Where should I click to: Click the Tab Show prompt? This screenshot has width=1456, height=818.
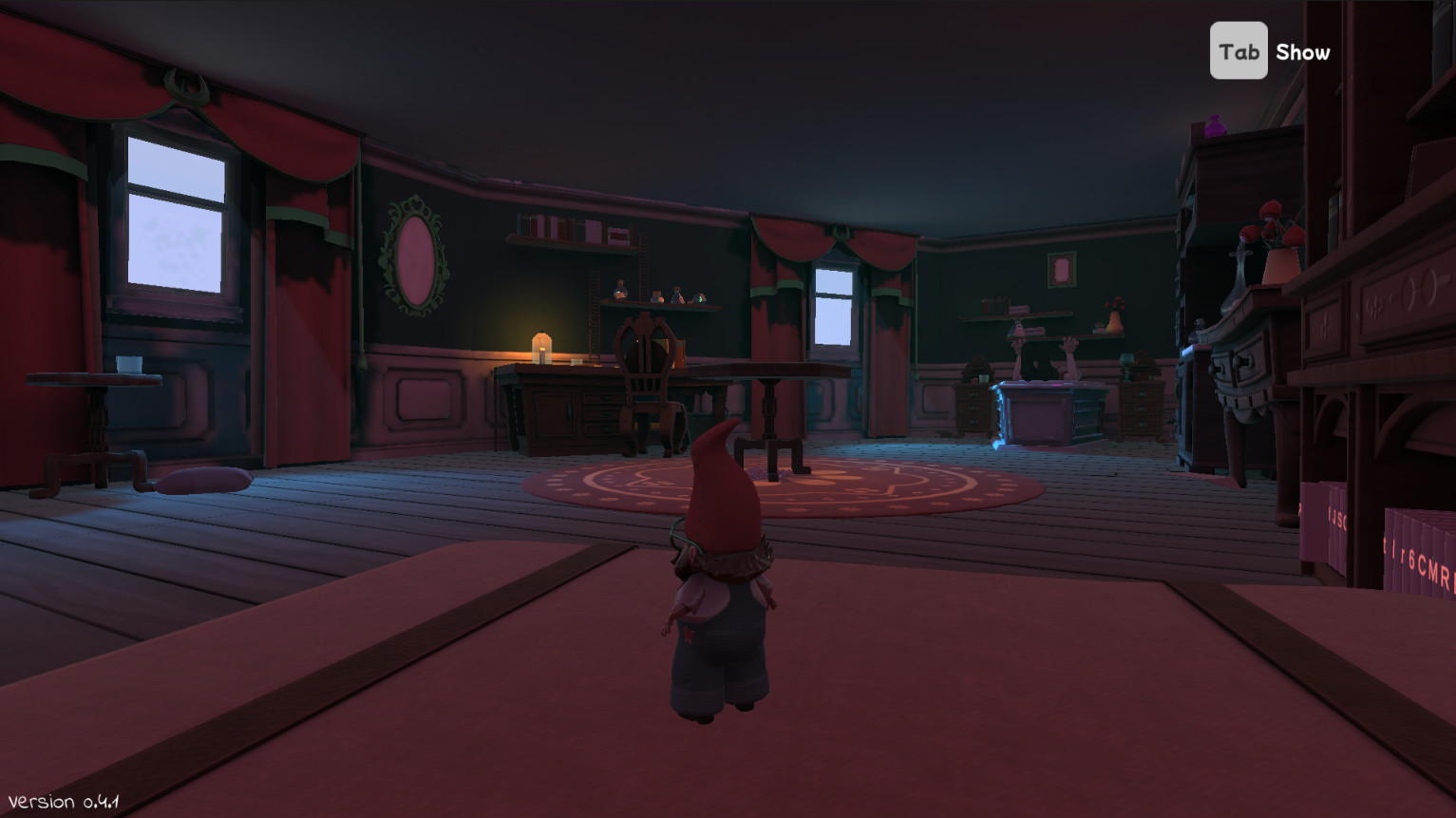coord(1270,50)
